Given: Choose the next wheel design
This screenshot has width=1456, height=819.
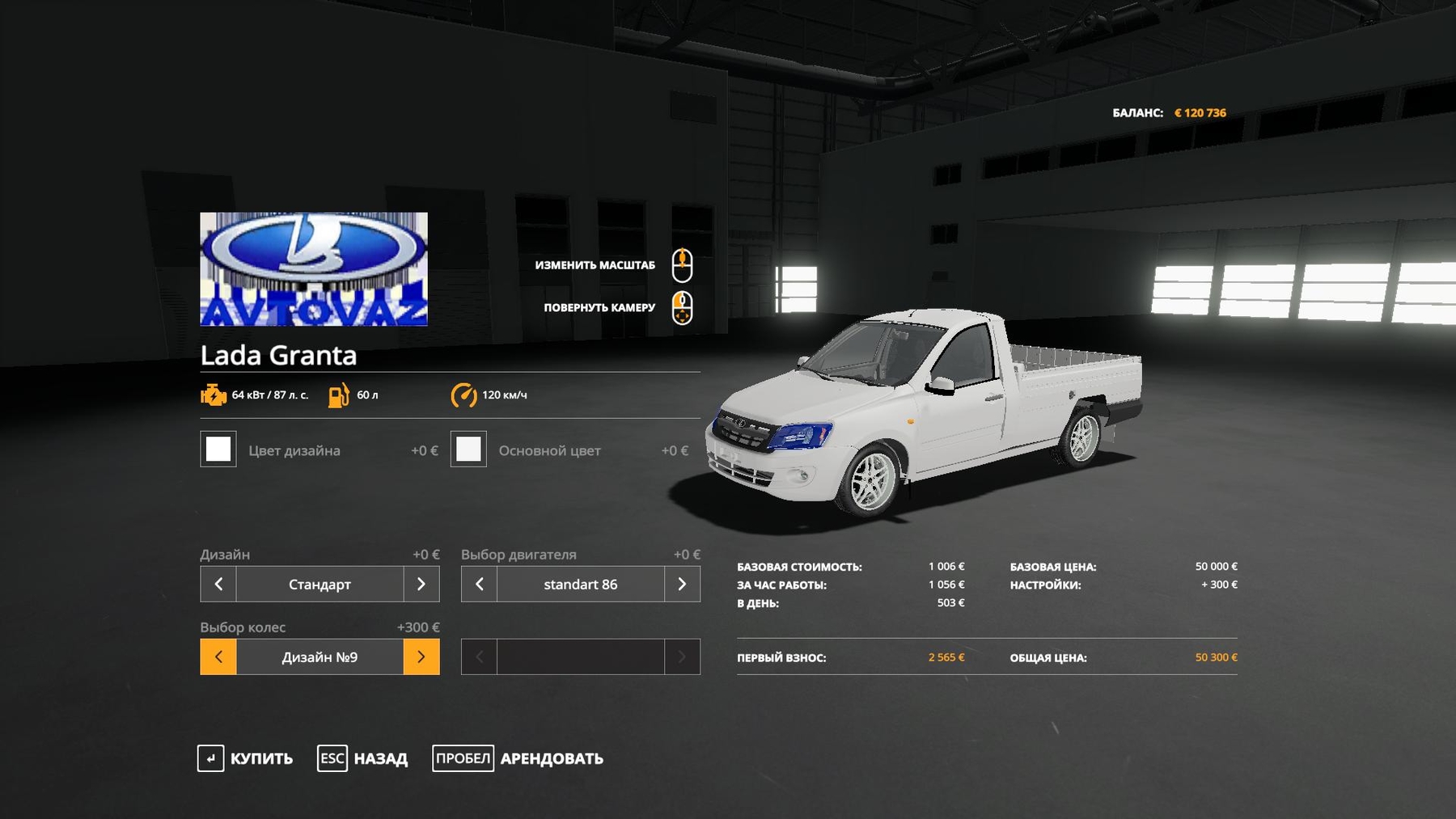Looking at the screenshot, I should click(421, 656).
